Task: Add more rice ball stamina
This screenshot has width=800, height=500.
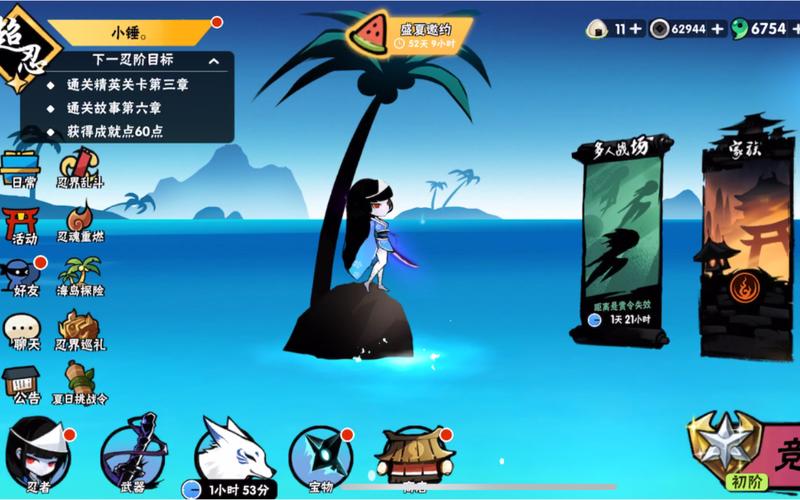Action: [636, 29]
